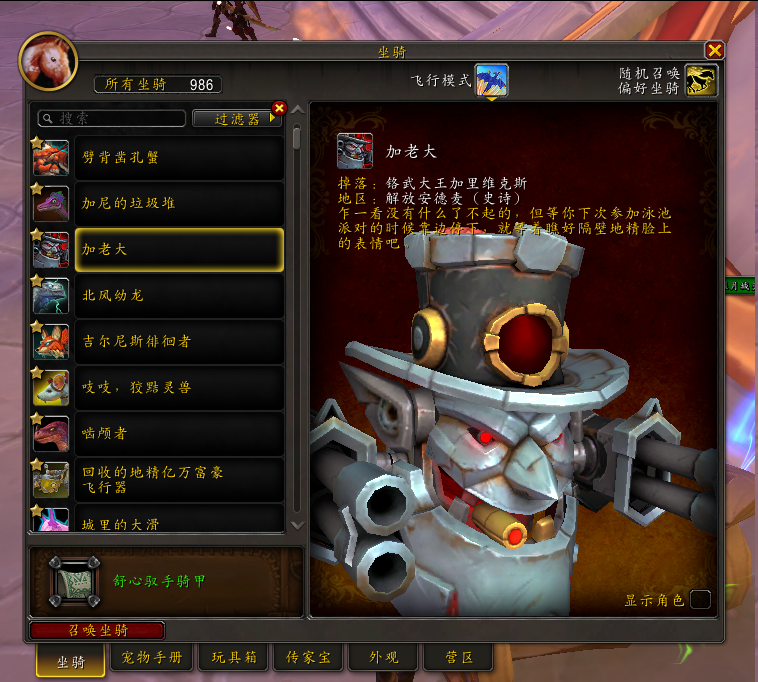Switch to the 传家宝 tab
This screenshot has height=682, width=758.
(x=307, y=658)
